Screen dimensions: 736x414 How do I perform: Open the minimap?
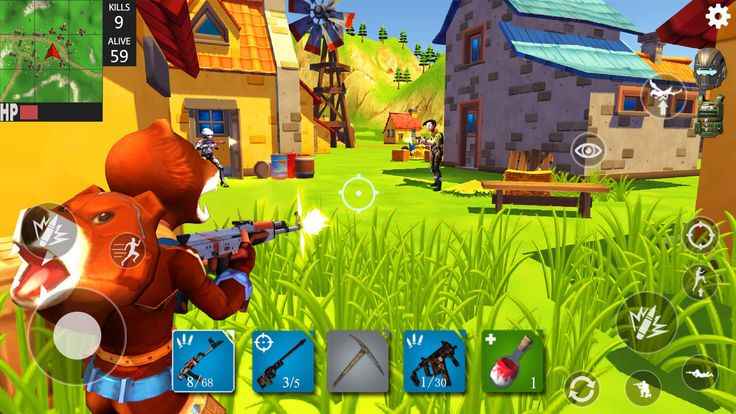click(x=51, y=50)
